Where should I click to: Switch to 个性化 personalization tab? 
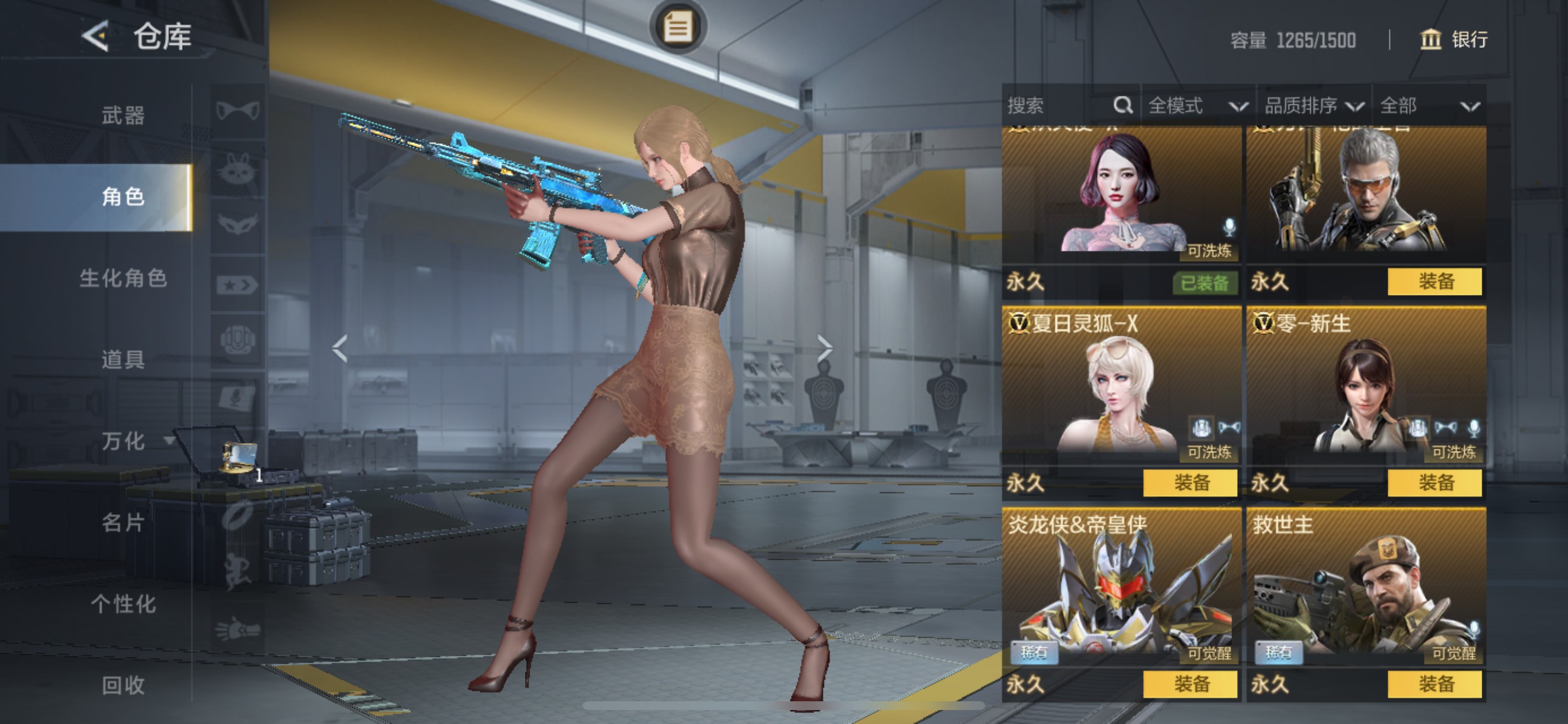(123, 603)
